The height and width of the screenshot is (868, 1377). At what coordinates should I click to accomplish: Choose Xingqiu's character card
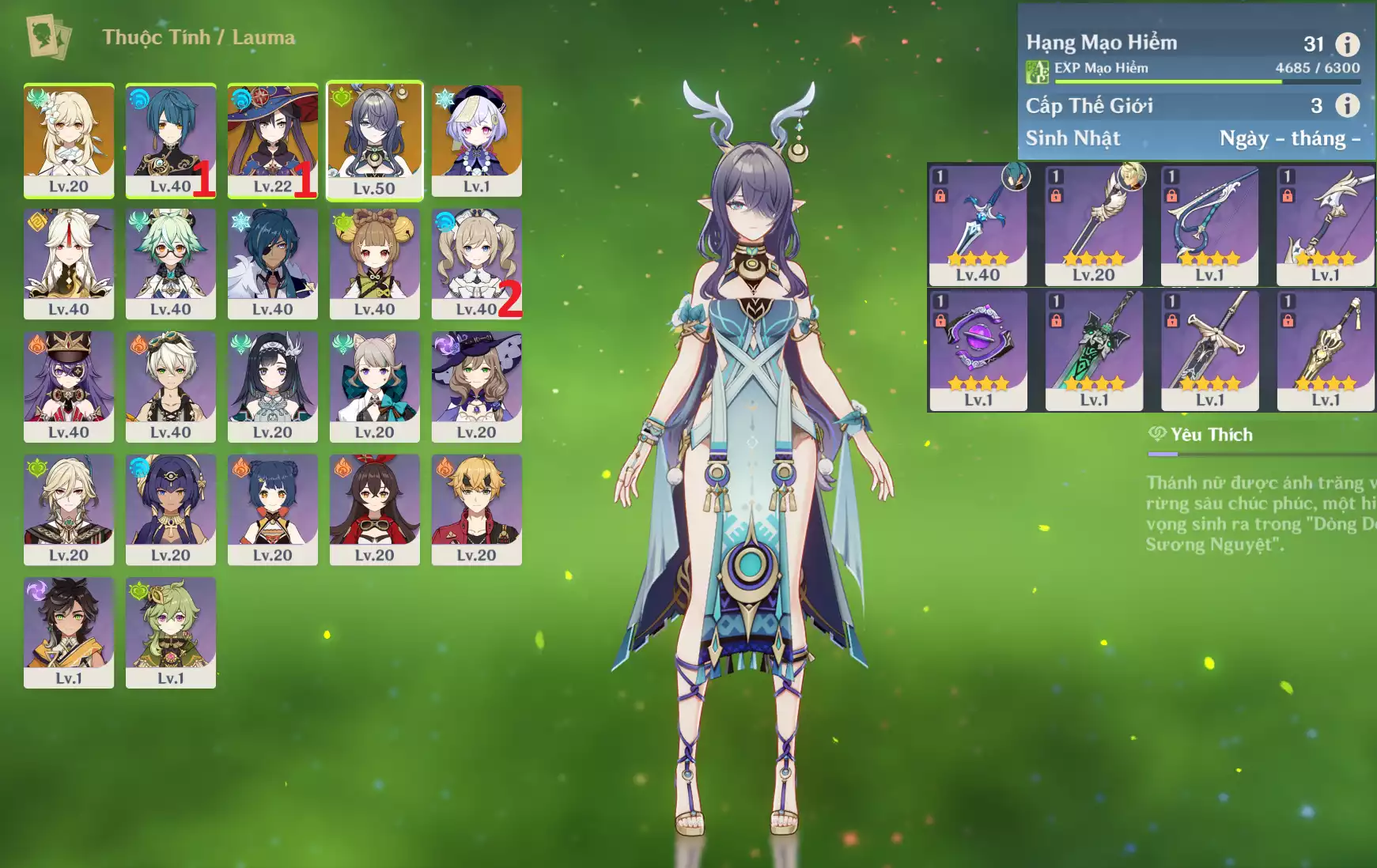171,140
